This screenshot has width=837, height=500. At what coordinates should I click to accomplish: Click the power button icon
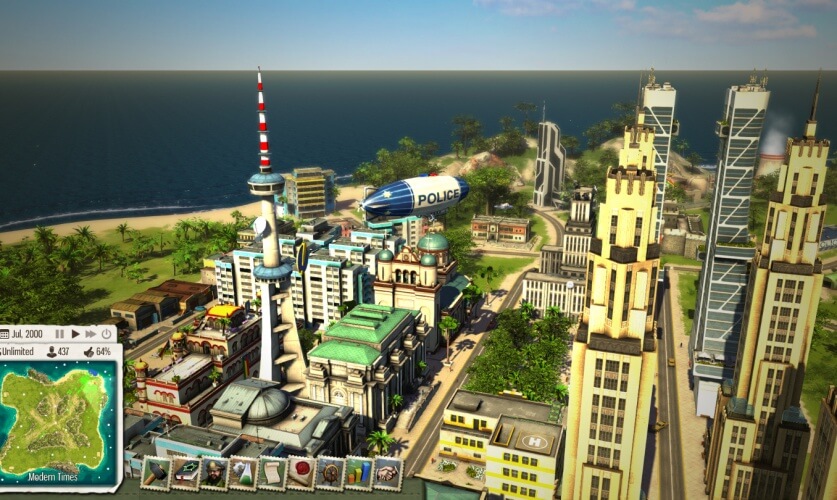(107, 333)
